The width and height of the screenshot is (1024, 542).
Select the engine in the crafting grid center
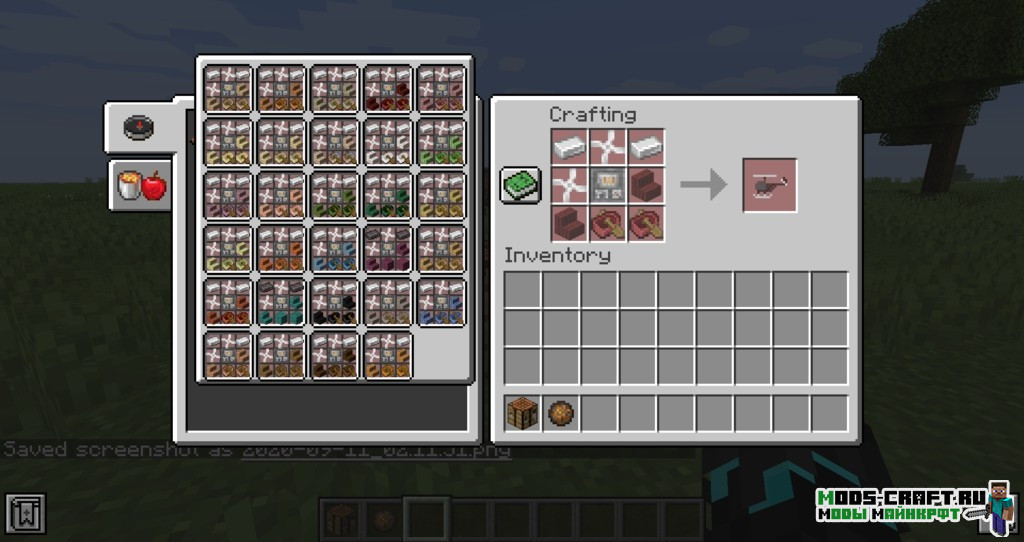tap(609, 185)
